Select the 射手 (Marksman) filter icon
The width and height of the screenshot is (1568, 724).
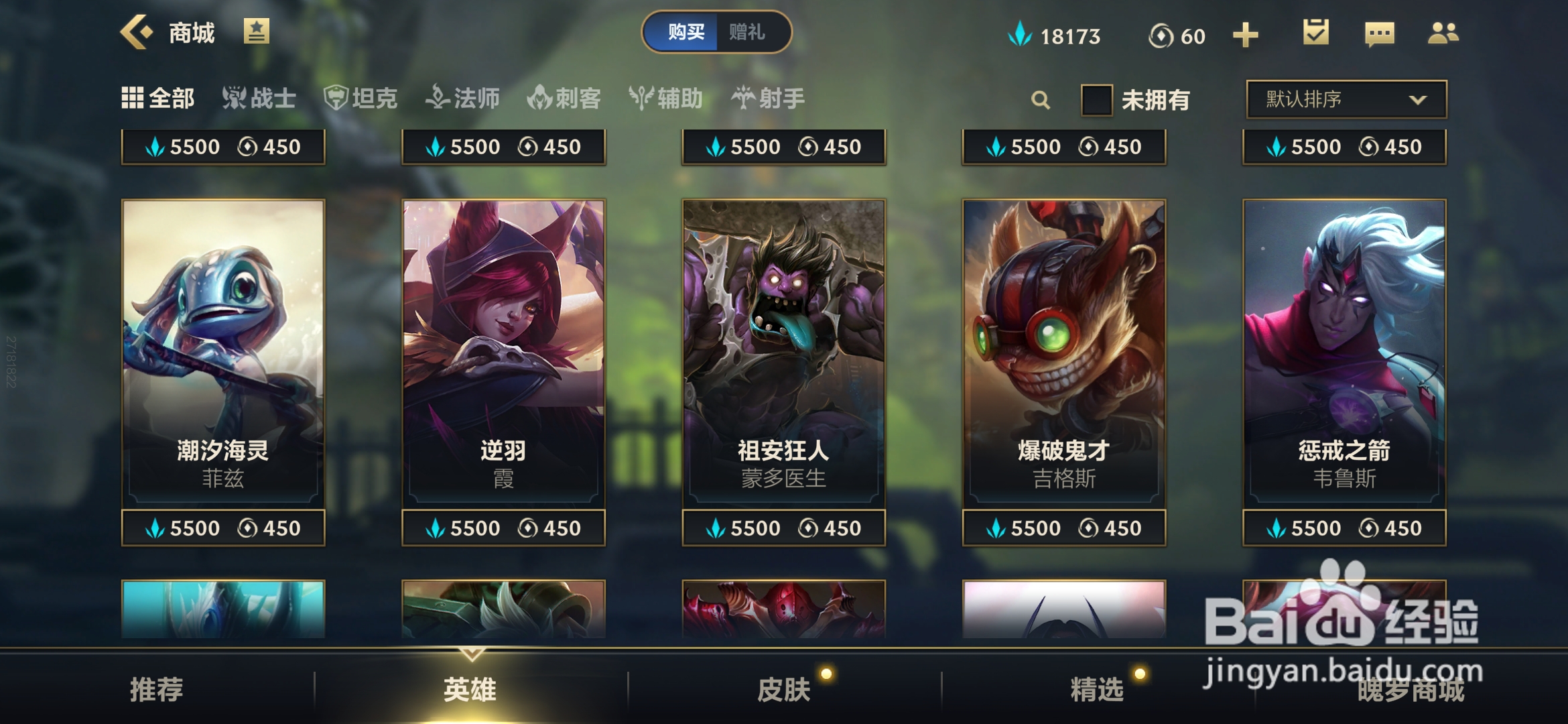742,98
